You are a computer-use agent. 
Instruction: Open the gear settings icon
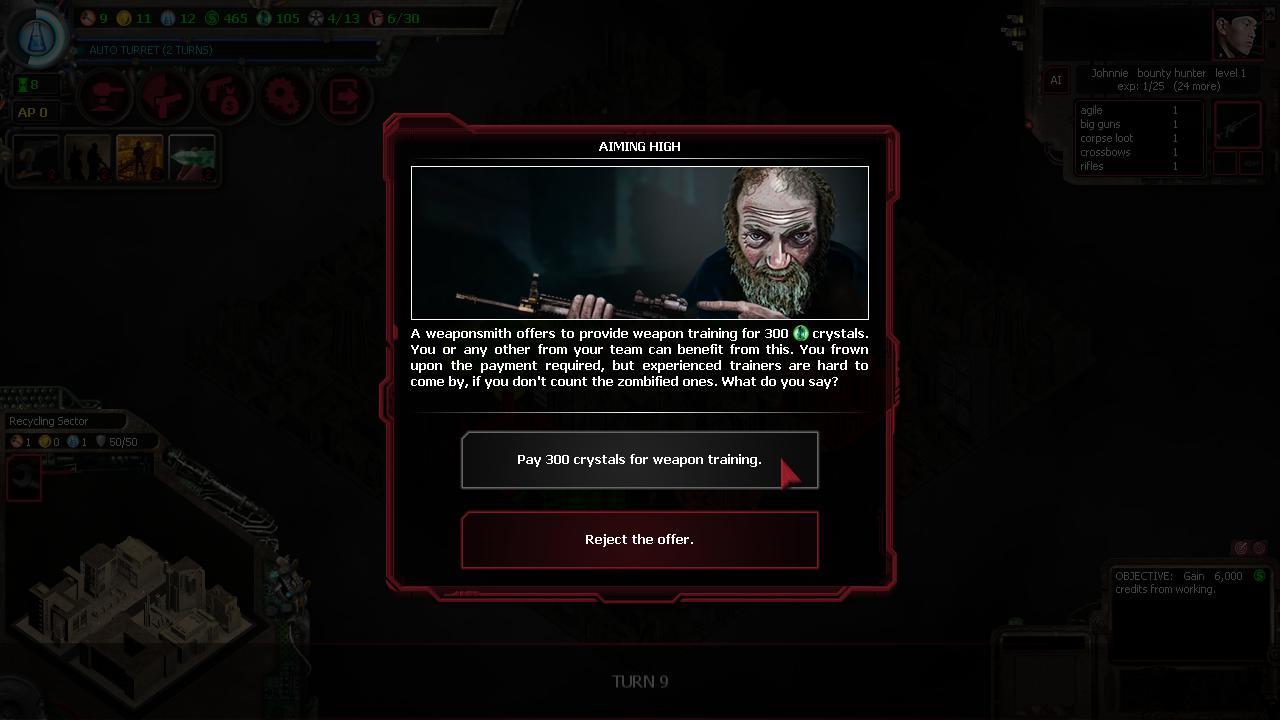click(285, 97)
